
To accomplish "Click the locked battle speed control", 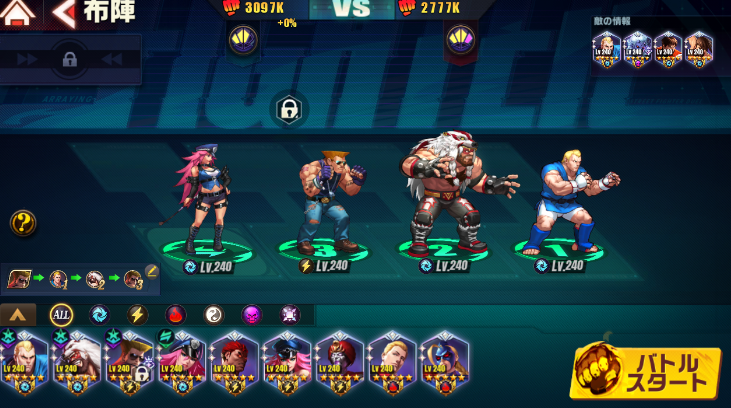I will (70, 60).
